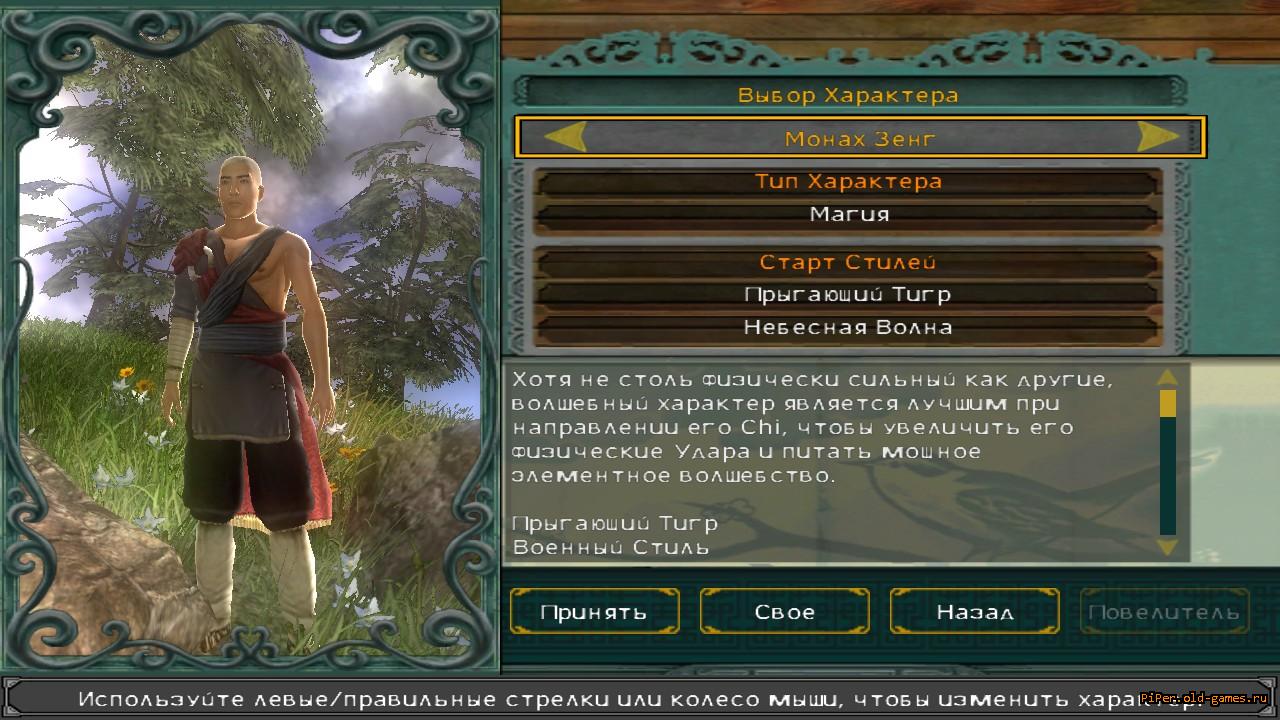Open the Свое custom character option

click(784, 611)
